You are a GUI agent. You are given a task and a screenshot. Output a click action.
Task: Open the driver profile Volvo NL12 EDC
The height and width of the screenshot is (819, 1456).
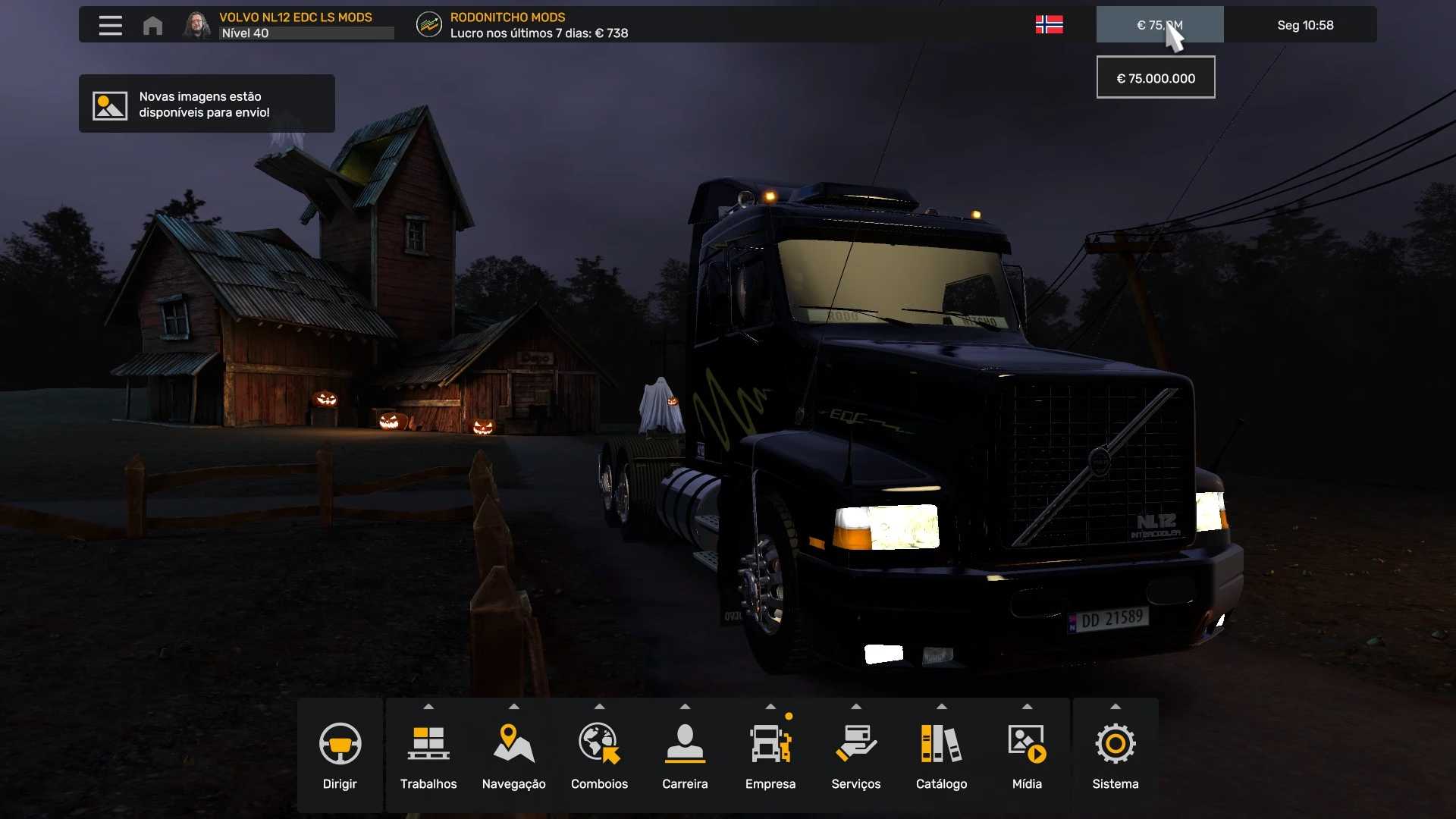(288, 25)
